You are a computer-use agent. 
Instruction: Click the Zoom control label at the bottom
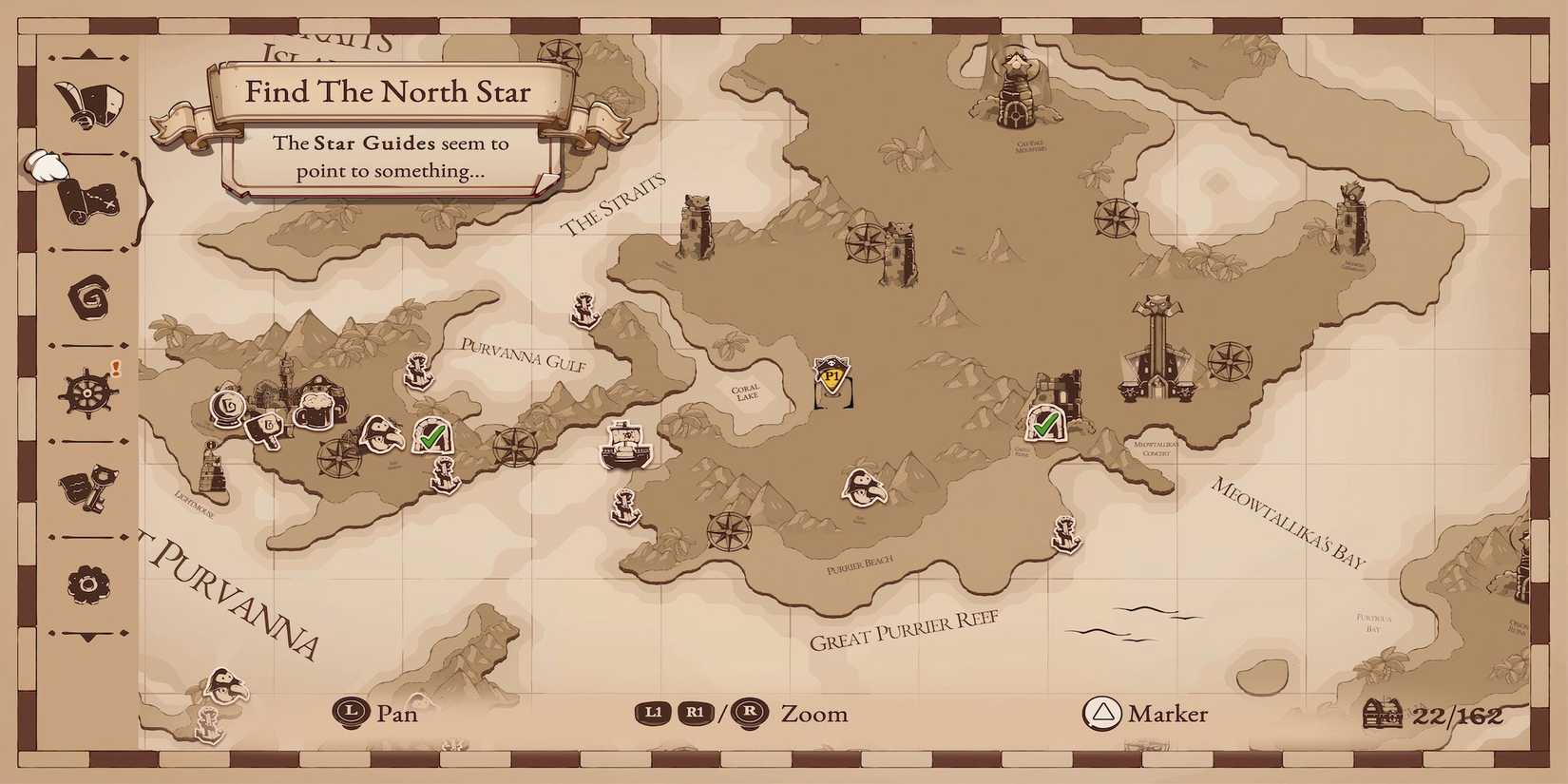click(813, 714)
